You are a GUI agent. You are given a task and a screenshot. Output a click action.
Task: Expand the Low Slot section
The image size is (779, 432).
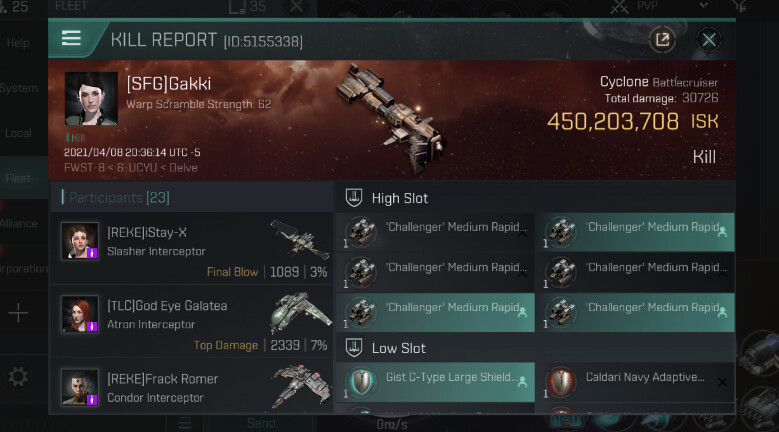[398, 348]
